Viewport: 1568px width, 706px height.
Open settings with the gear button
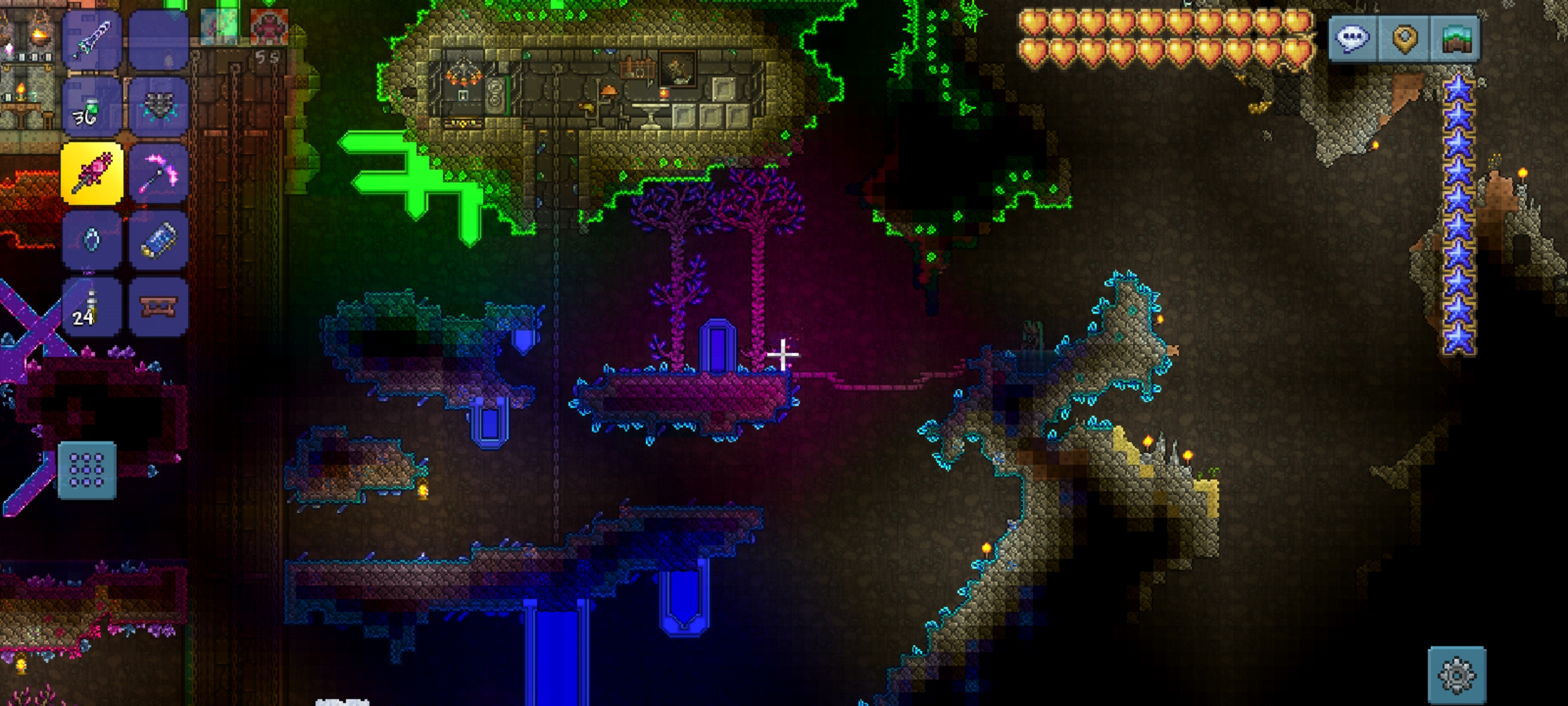pos(1457,675)
